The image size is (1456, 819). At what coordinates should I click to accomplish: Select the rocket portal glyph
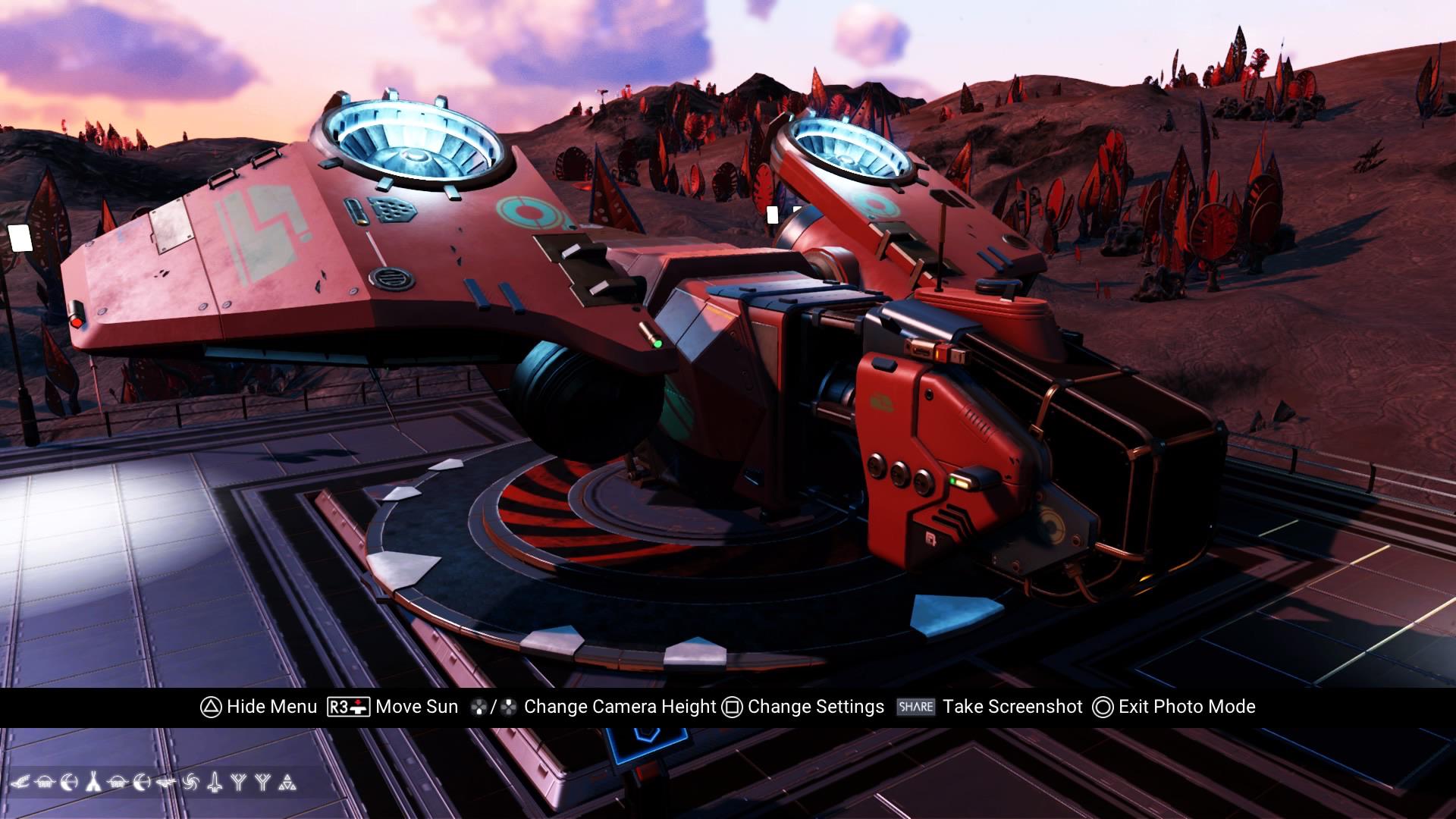click(x=215, y=782)
